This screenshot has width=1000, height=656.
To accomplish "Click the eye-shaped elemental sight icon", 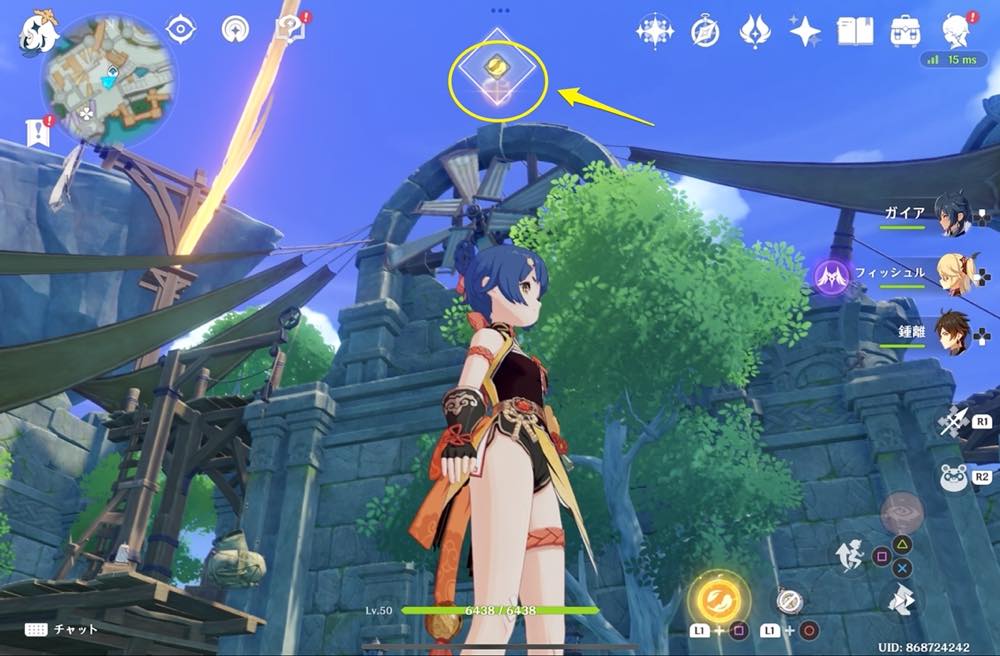I will pyautogui.click(x=181, y=30).
